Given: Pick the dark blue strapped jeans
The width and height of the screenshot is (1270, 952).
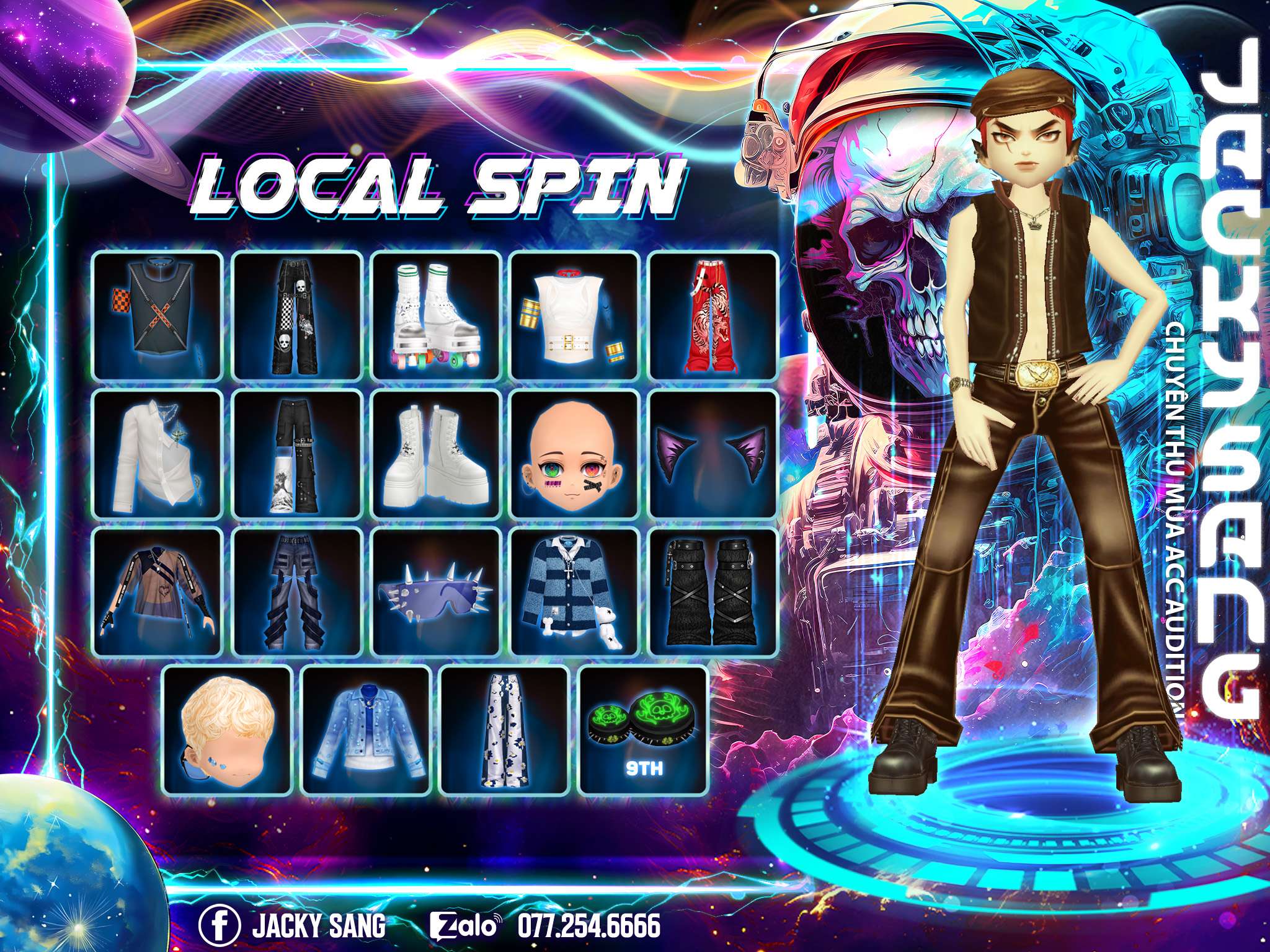Looking at the screenshot, I should (x=297, y=593).
